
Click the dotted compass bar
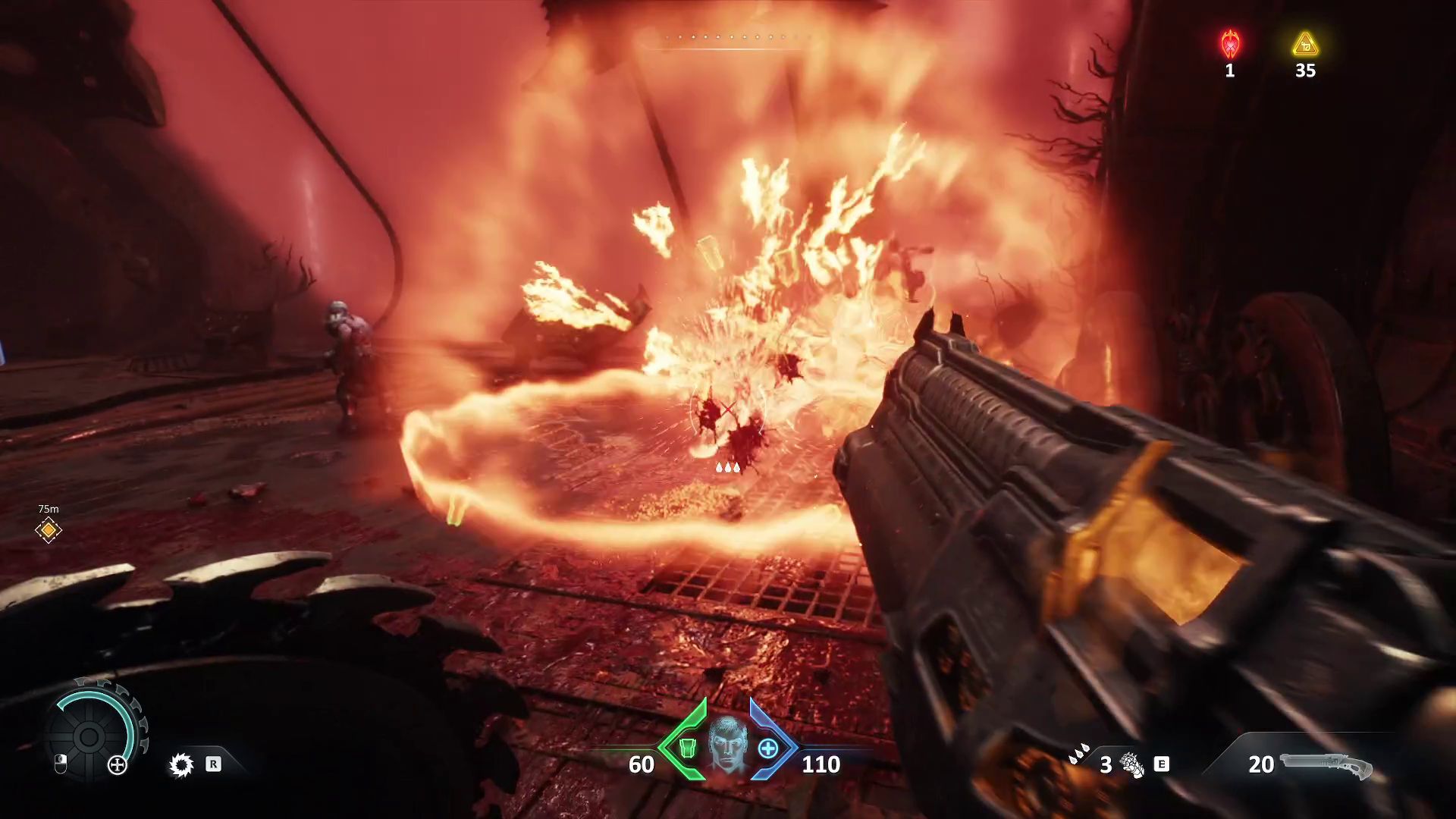[x=728, y=37]
